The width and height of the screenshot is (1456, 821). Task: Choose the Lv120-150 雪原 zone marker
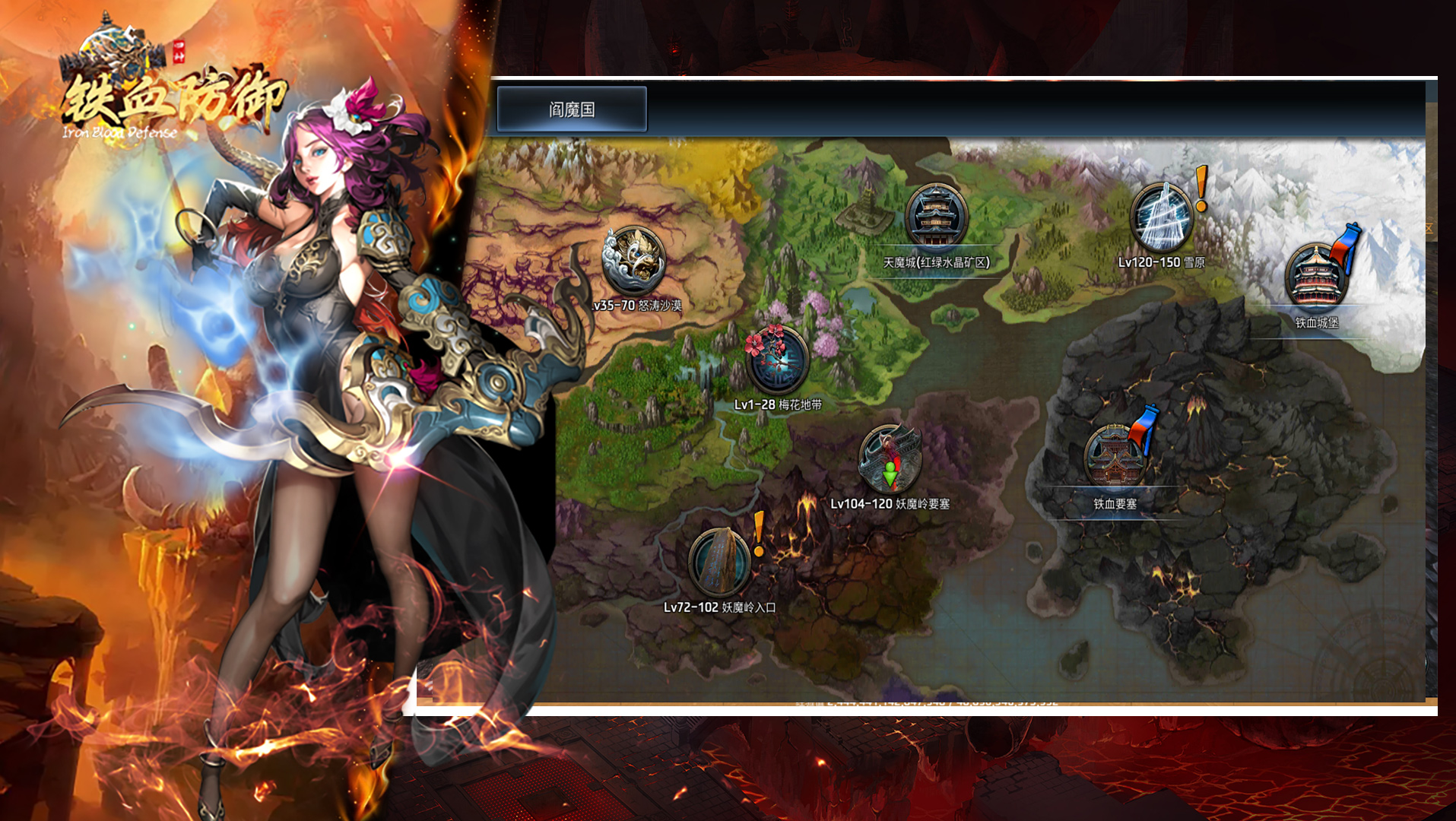tap(1160, 218)
